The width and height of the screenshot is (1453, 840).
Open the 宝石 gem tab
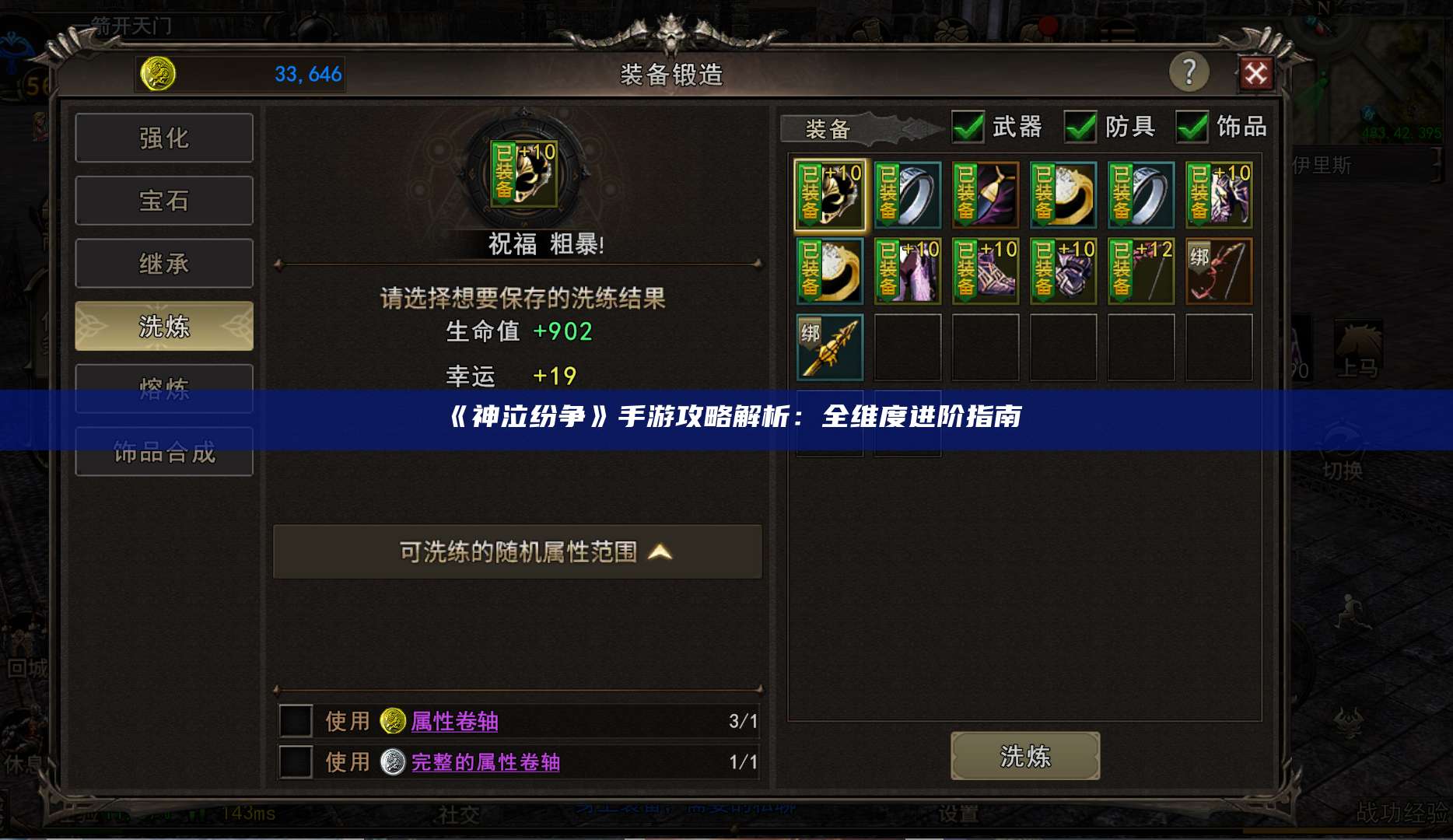pyautogui.click(x=163, y=200)
